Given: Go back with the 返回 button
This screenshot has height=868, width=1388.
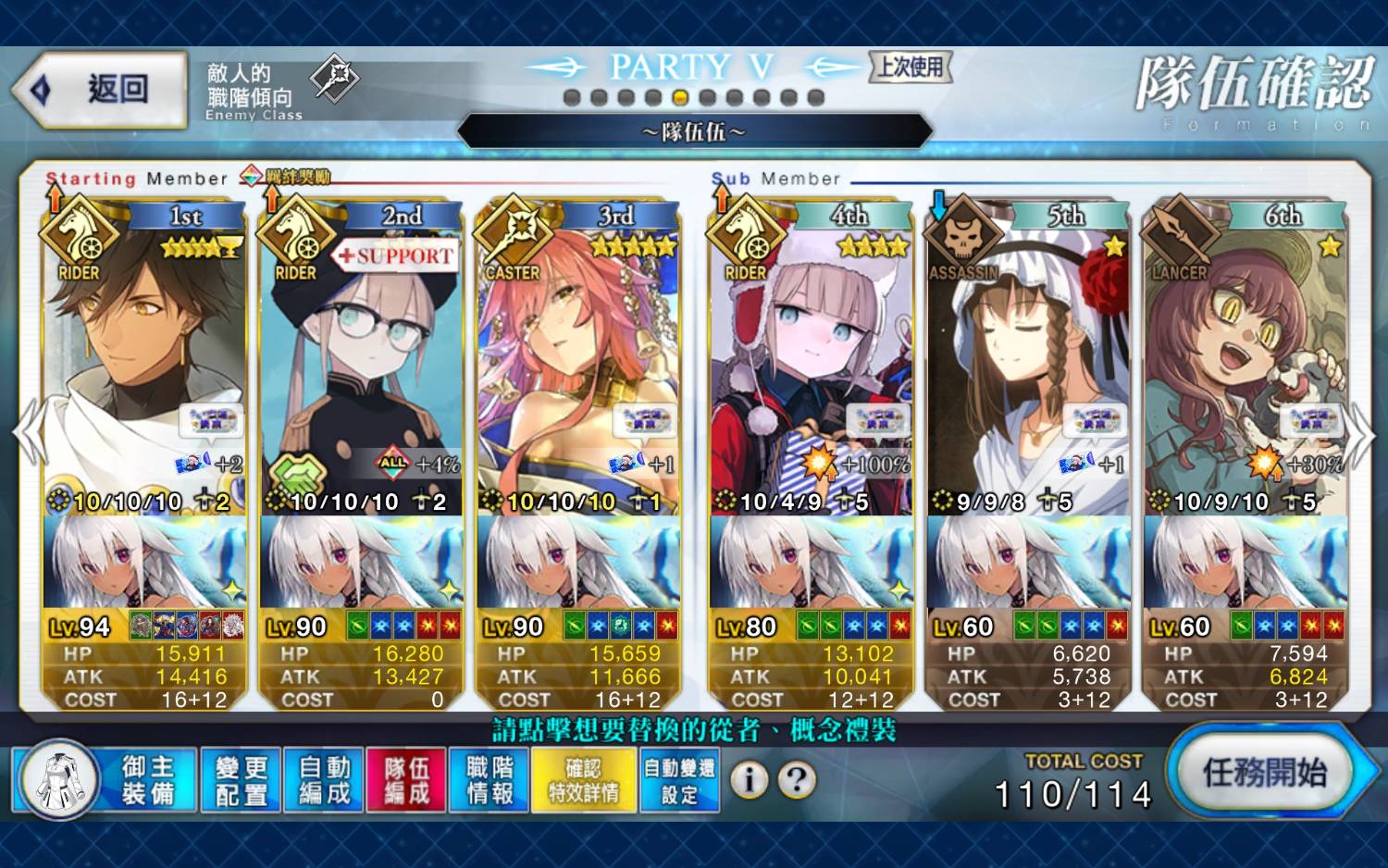Looking at the screenshot, I should (x=100, y=90).
